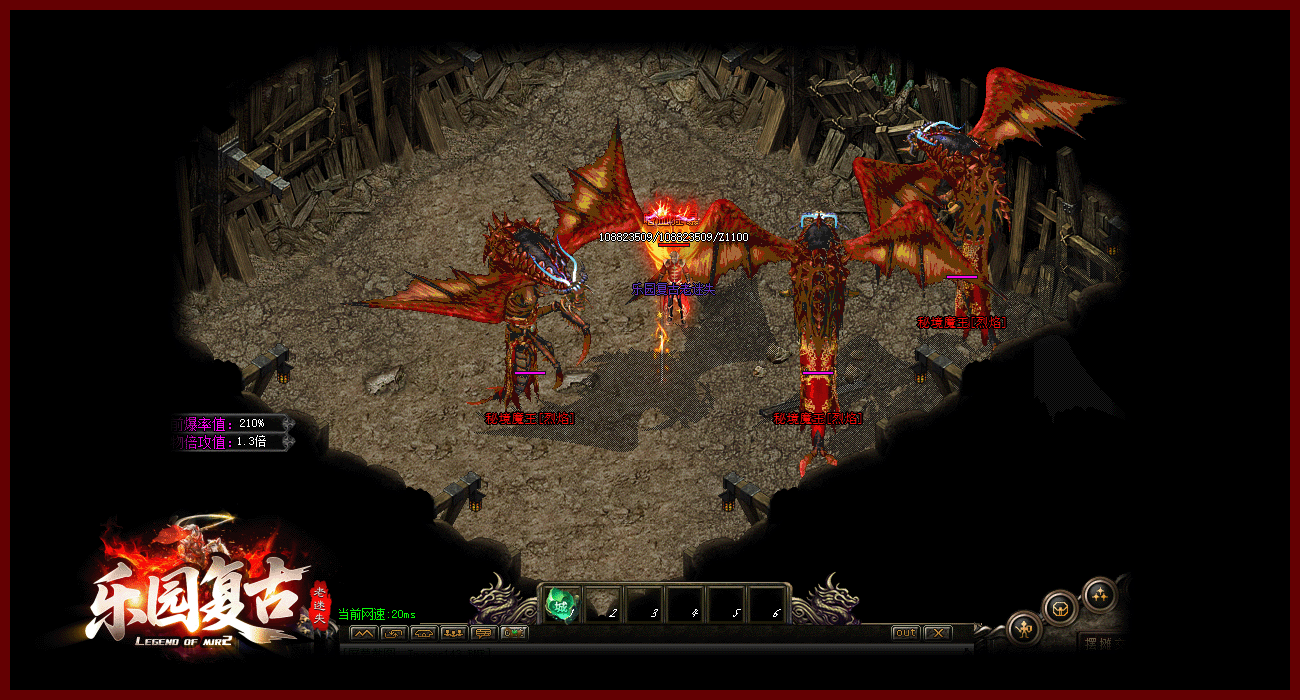Open the skills button with three stars

(1099, 594)
